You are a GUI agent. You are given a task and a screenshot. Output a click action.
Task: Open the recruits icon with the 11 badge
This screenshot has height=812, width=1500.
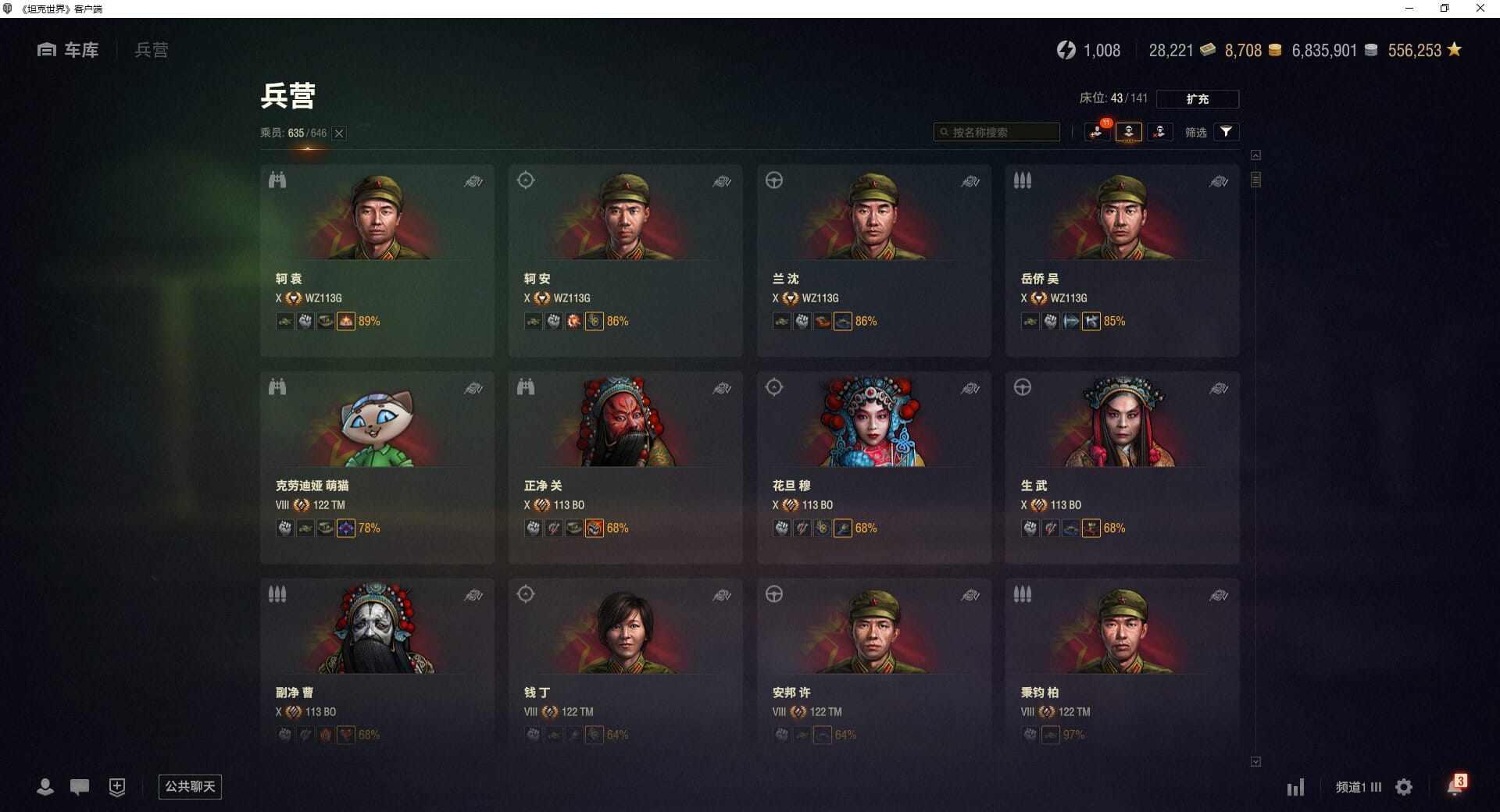(x=1097, y=132)
